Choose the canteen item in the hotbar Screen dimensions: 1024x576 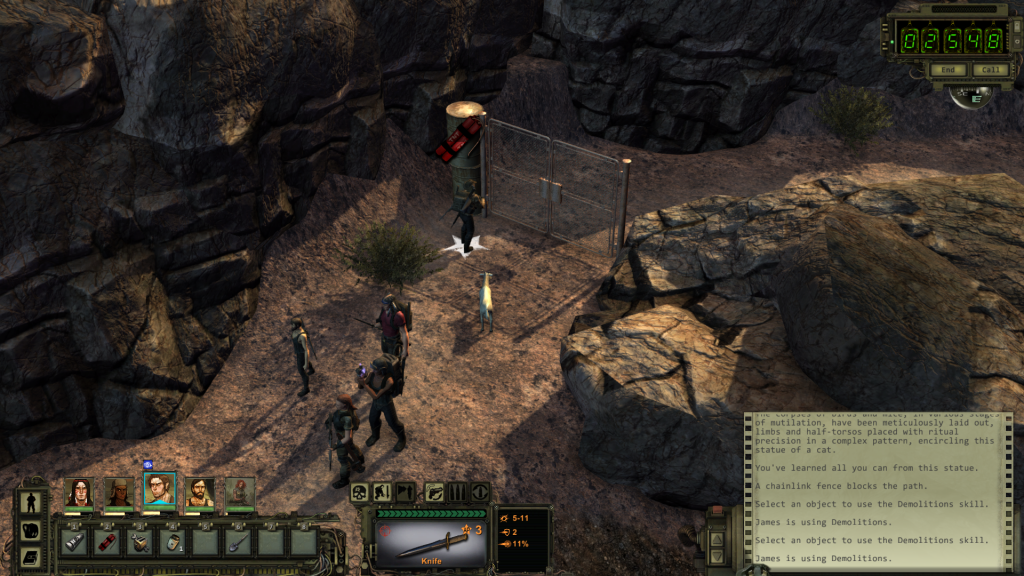(x=172, y=542)
